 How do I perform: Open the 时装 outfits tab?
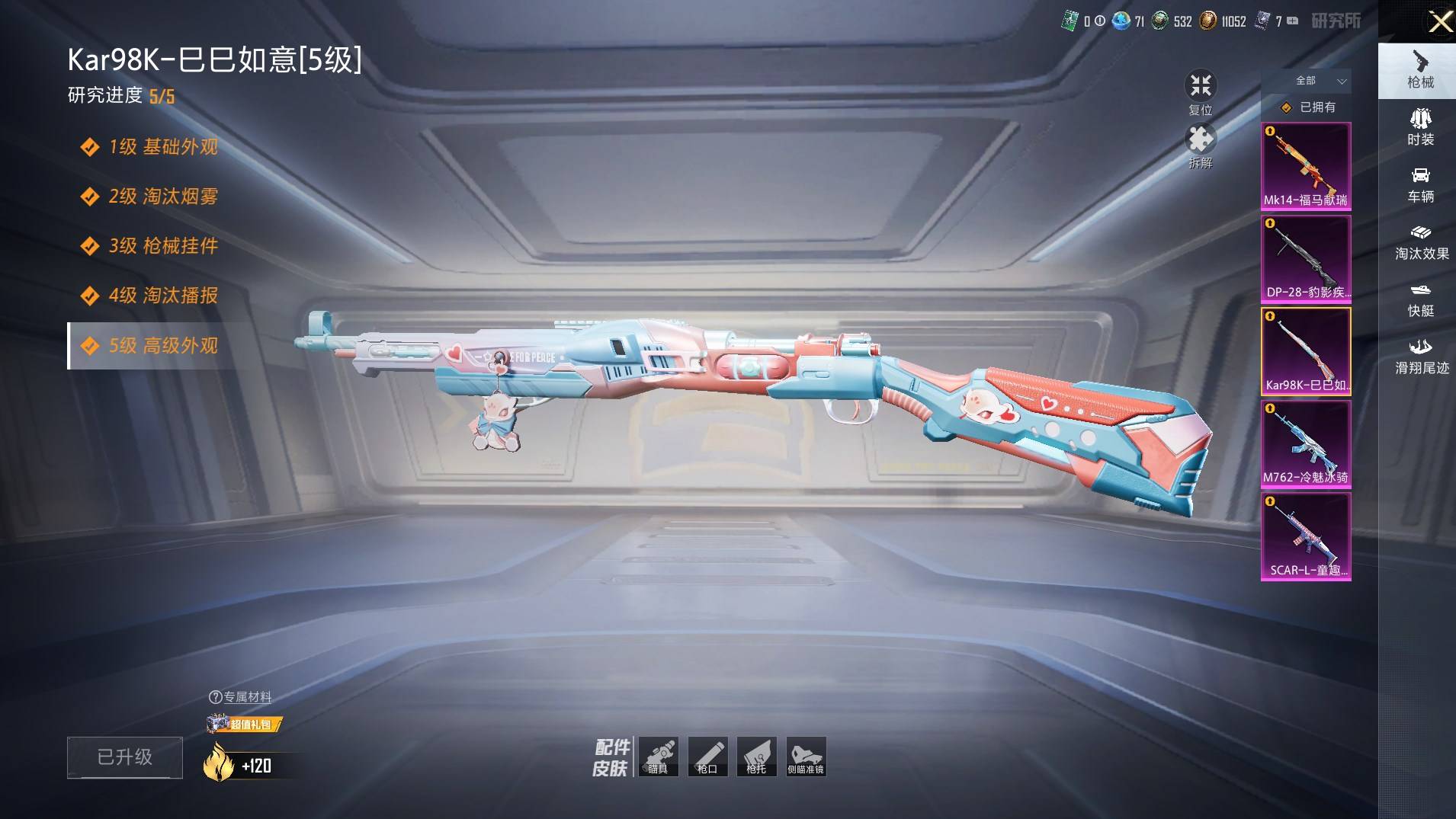coord(1420,127)
